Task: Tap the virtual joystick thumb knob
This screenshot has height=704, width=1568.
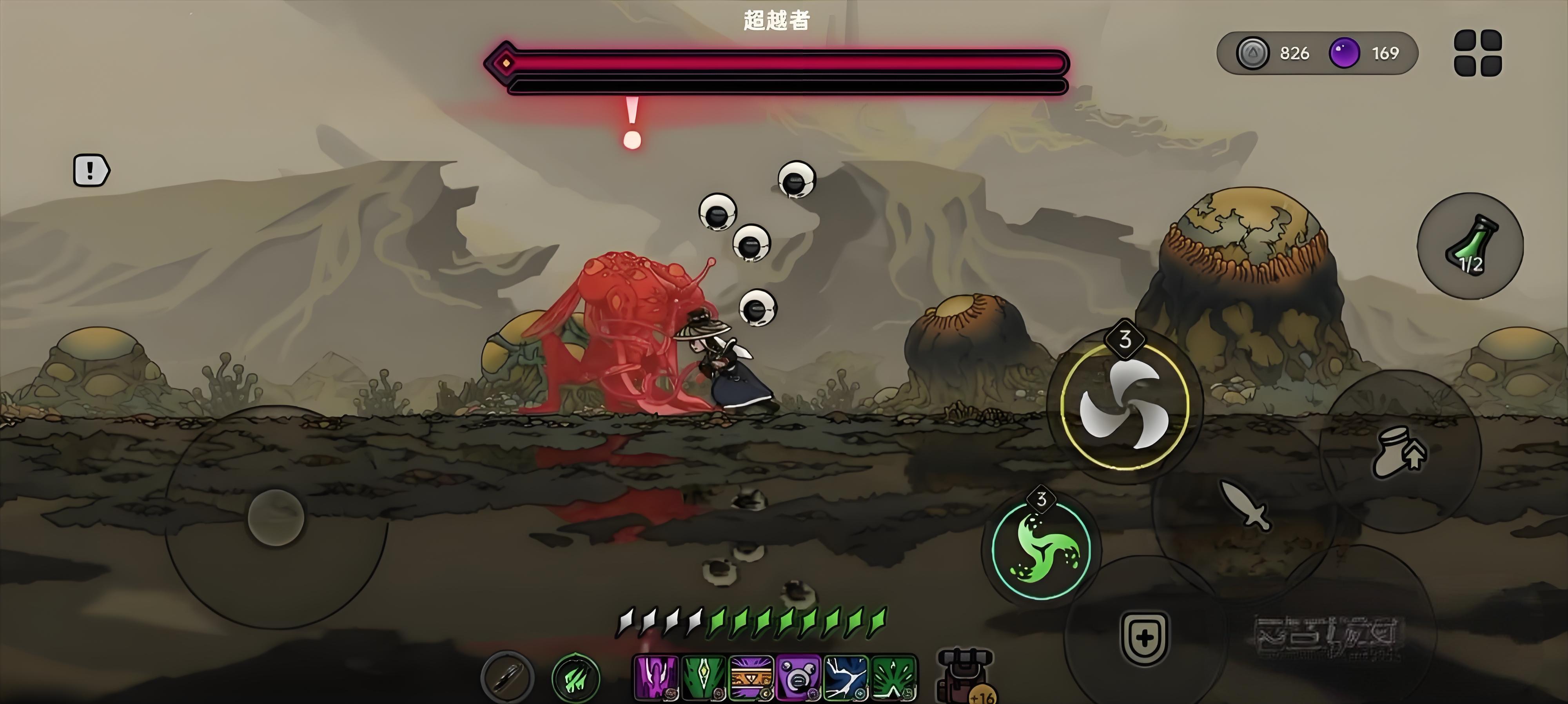Action: pyautogui.click(x=276, y=517)
